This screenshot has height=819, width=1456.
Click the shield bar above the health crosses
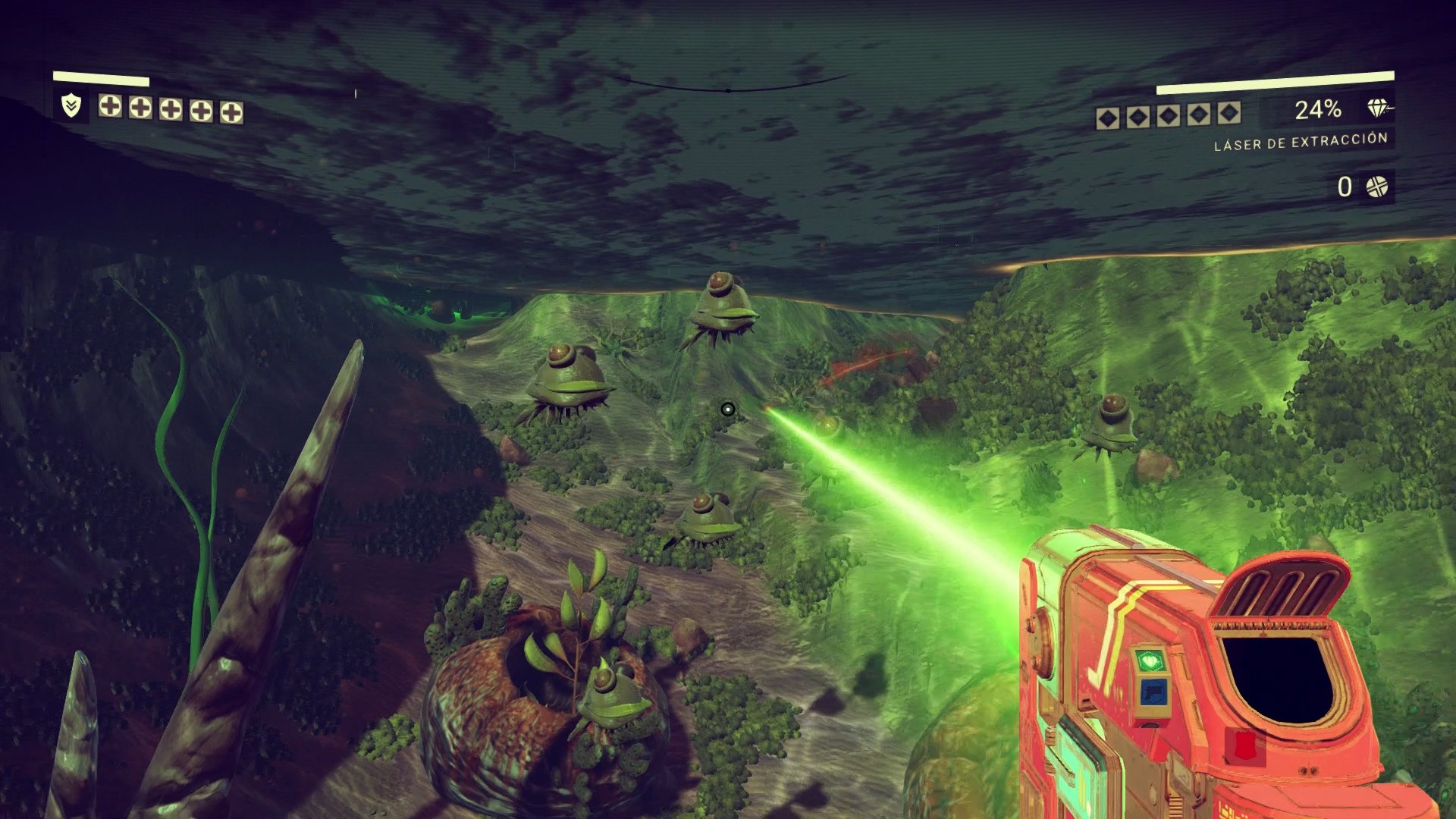(x=101, y=78)
